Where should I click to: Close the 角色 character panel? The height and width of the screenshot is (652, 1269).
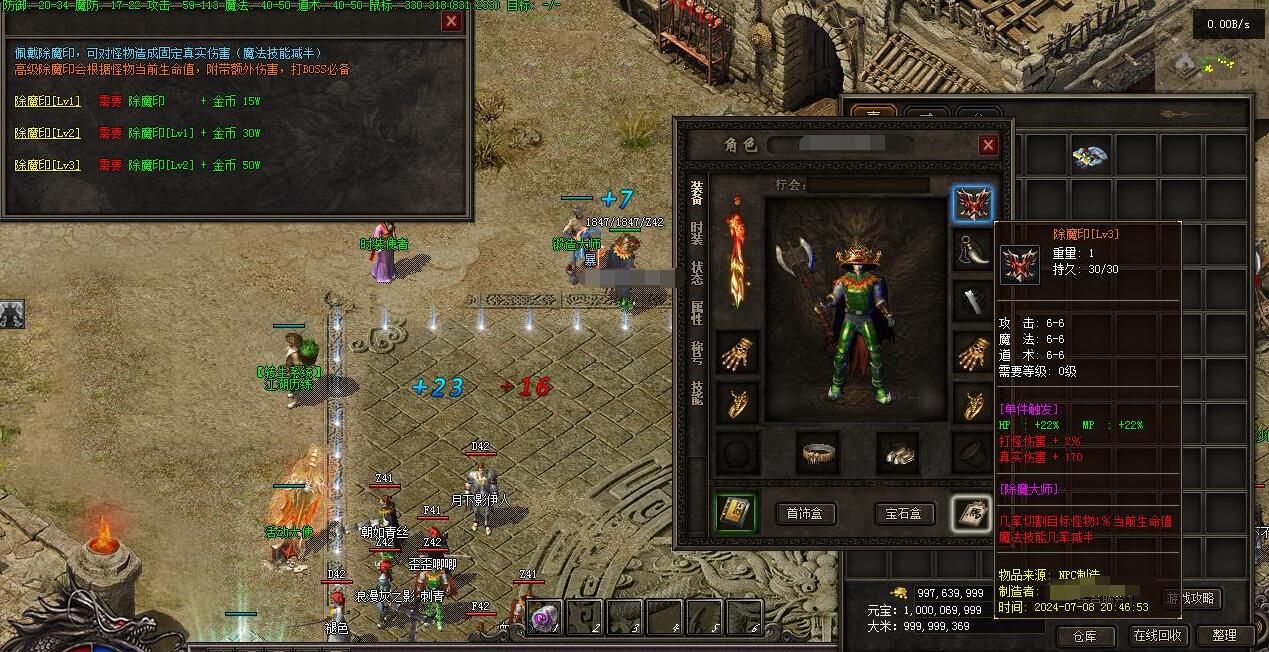tap(988, 145)
